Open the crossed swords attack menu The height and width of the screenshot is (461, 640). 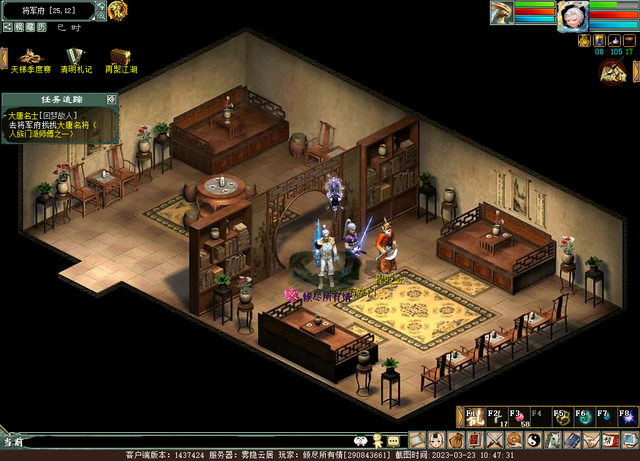(494, 440)
